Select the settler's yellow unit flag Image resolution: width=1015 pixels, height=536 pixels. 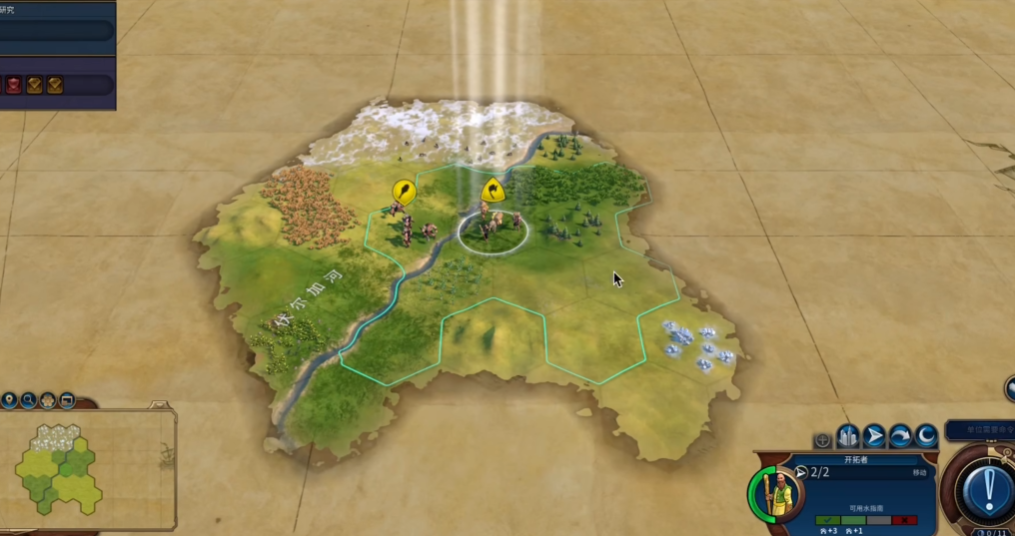pyautogui.click(x=491, y=190)
